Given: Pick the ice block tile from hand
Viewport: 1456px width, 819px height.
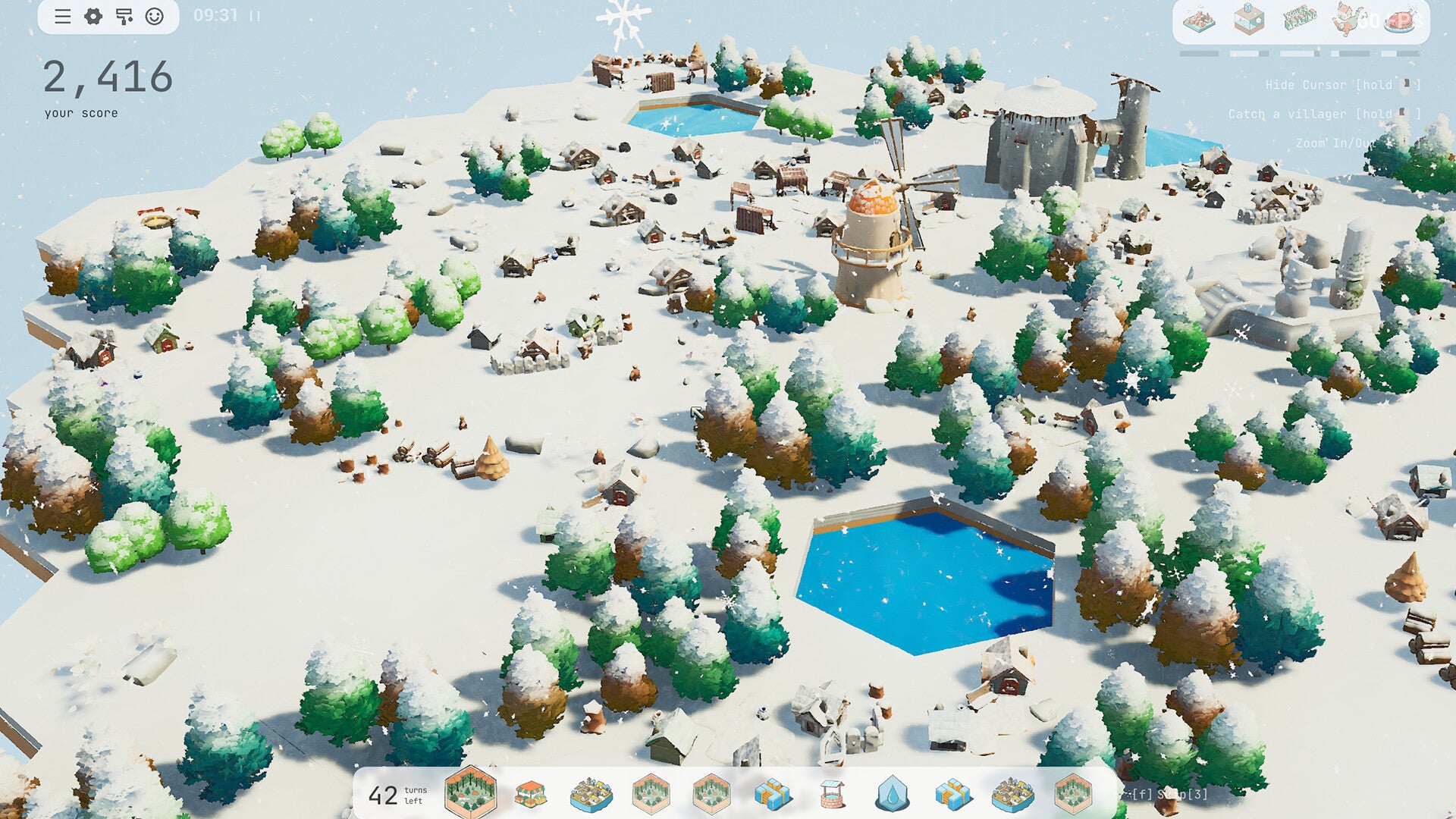Looking at the screenshot, I should (772, 795).
